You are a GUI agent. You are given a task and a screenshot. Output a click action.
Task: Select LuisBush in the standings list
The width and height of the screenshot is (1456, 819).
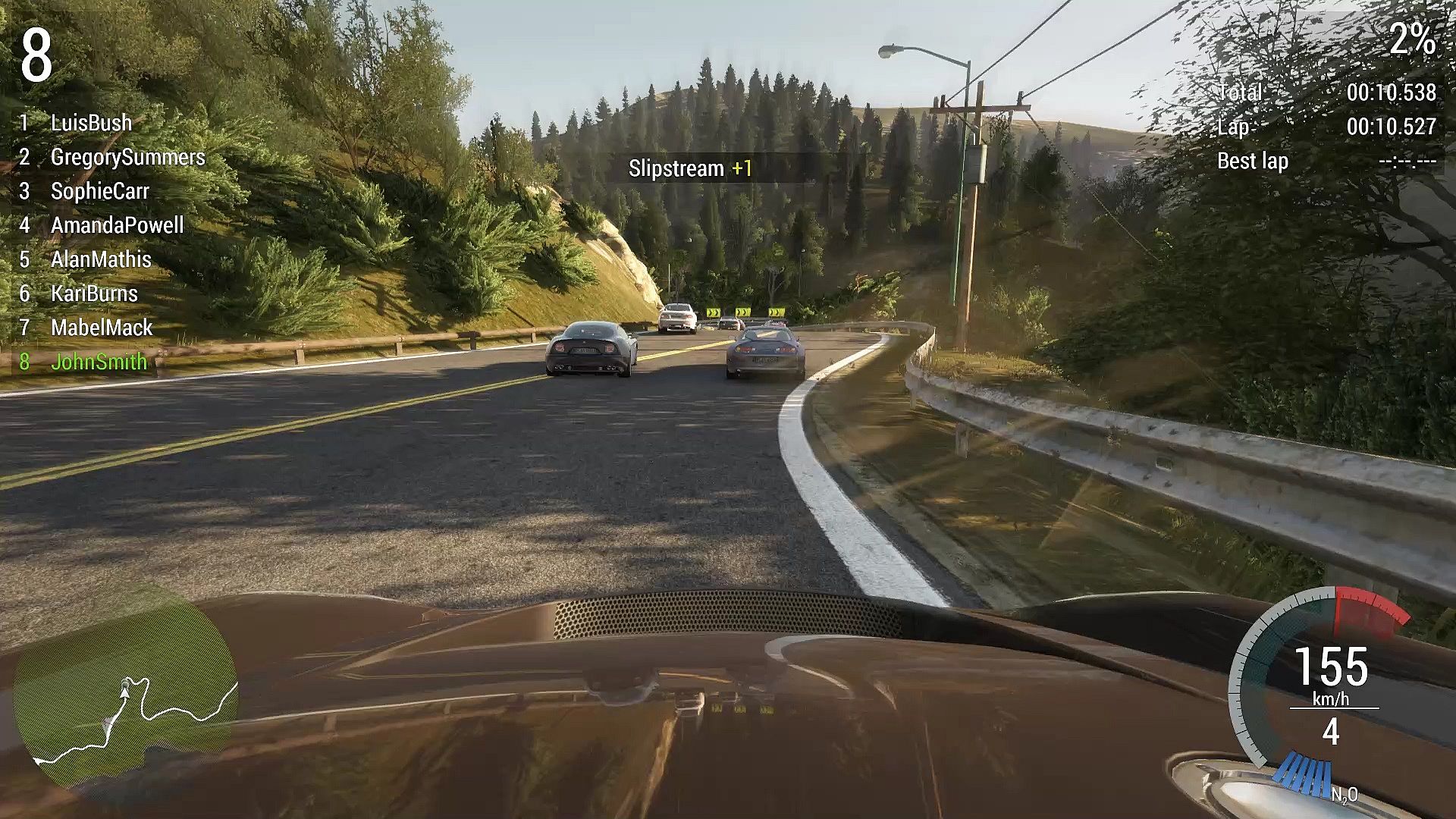click(91, 123)
